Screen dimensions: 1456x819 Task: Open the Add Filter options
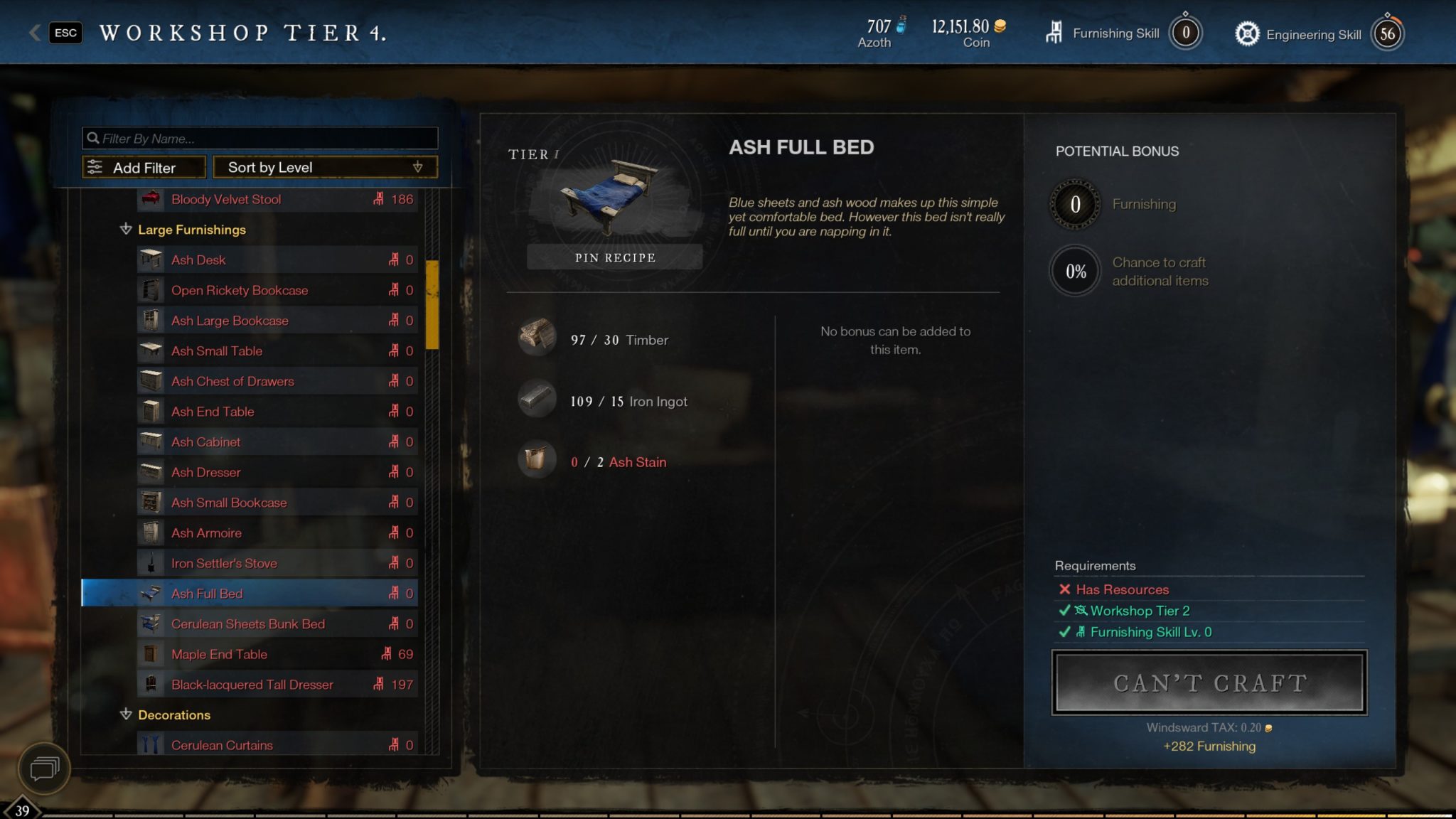point(142,167)
